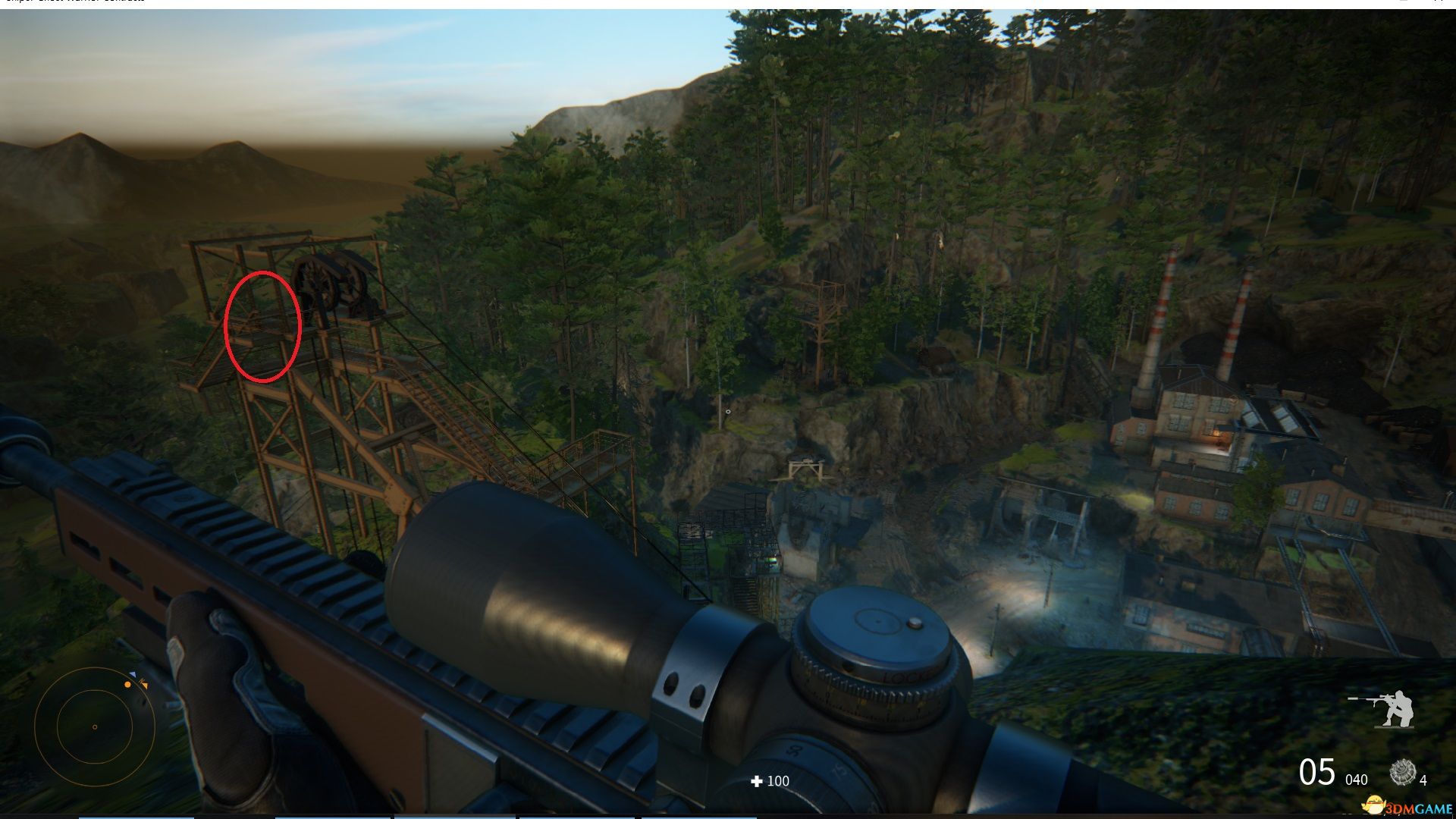Image resolution: width=1456 pixels, height=819 pixels.
Task: Click the orange dot marker on the radar
Action: (x=127, y=684)
